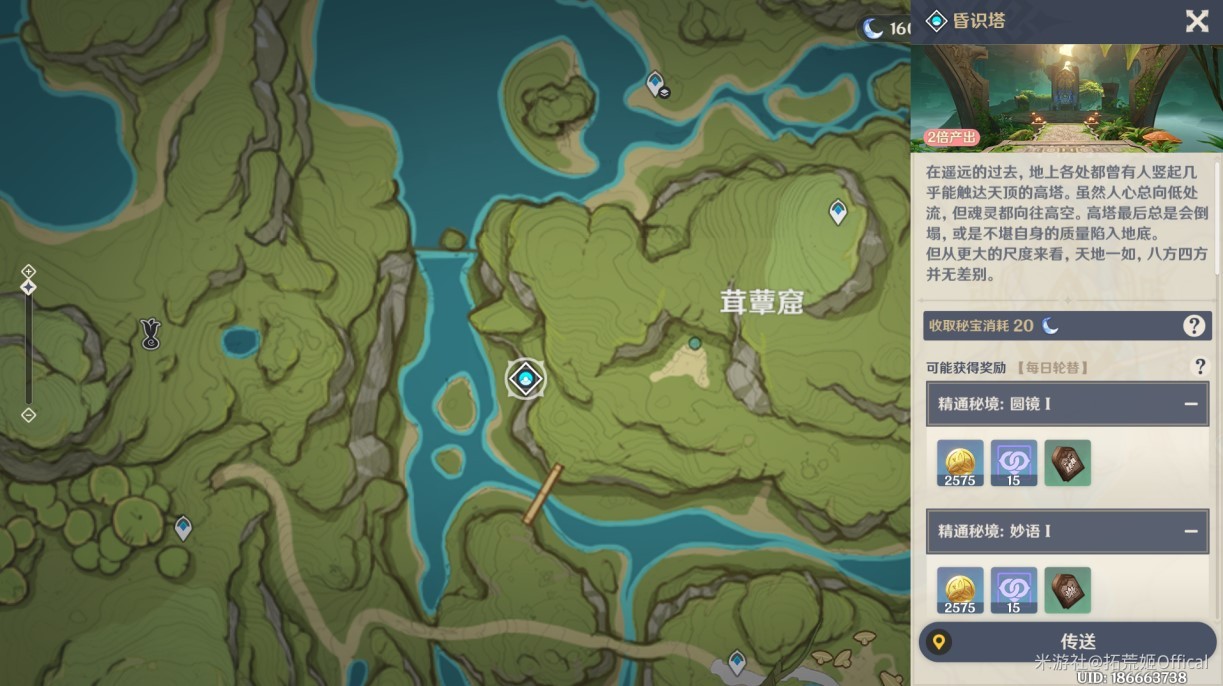Show help for 可能获得奖励 rewards
This screenshot has height=686, width=1223.
pyautogui.click(x=1200, y=367)
